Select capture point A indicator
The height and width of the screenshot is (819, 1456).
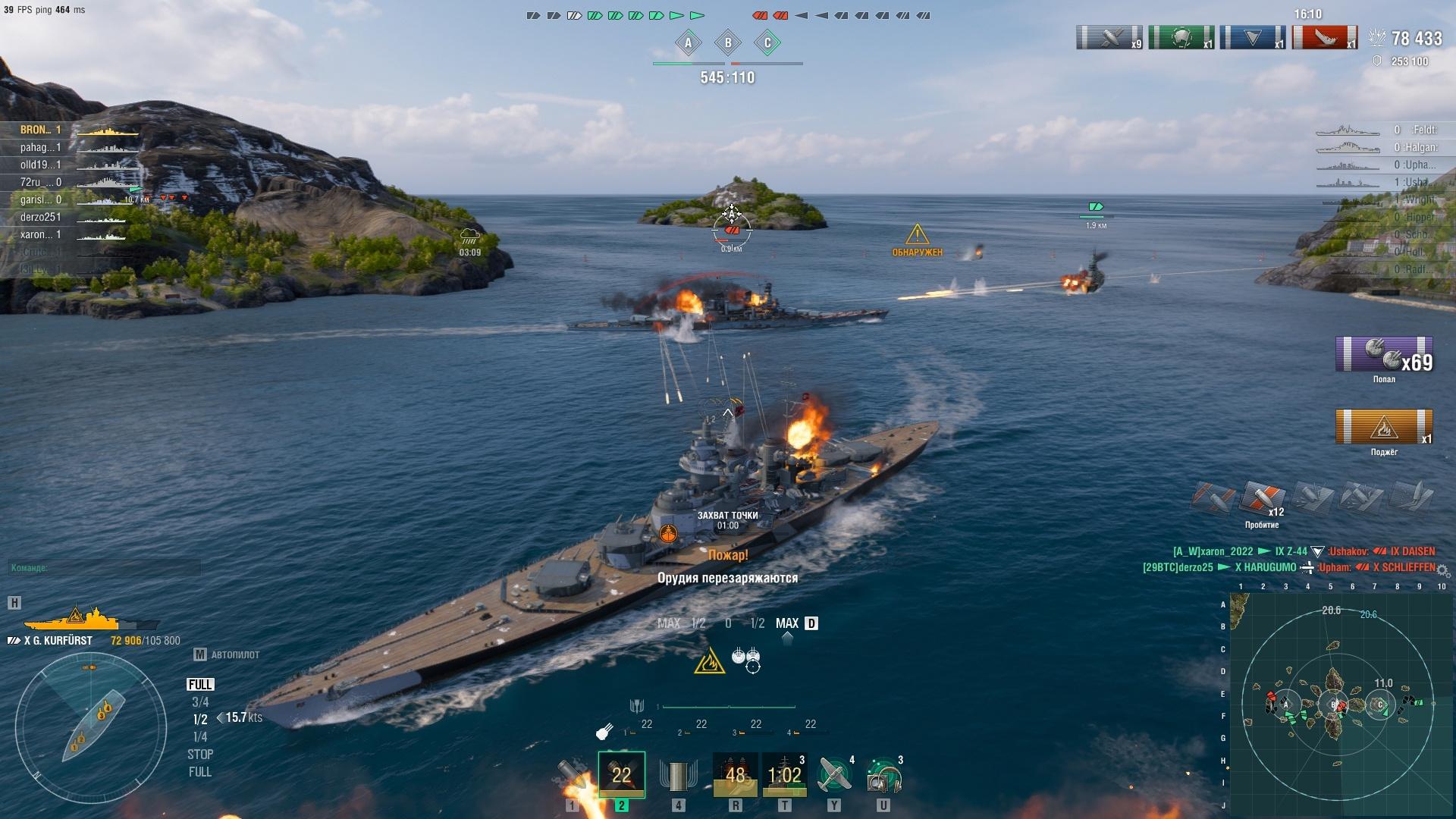click(689, 43)
